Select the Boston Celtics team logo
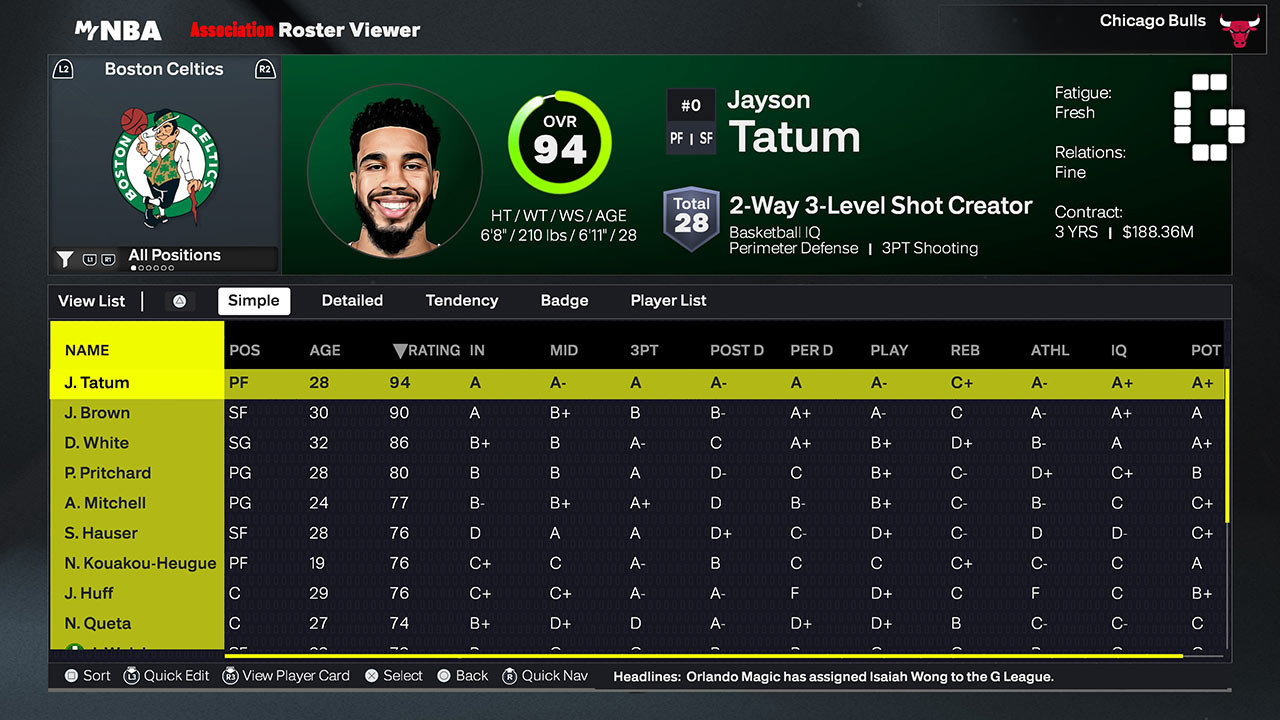 click(x=165, y=166)
